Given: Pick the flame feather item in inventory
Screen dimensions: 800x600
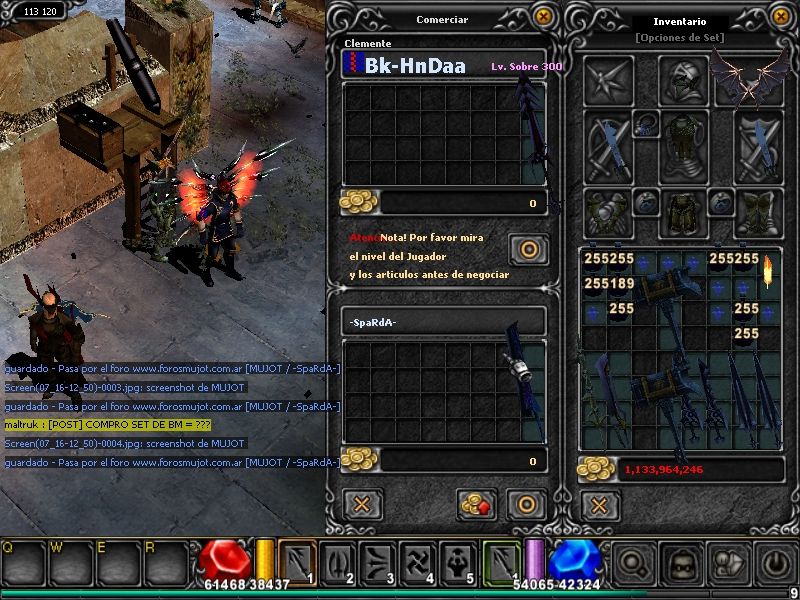Looking at the screenshot, I should [768, 270].
